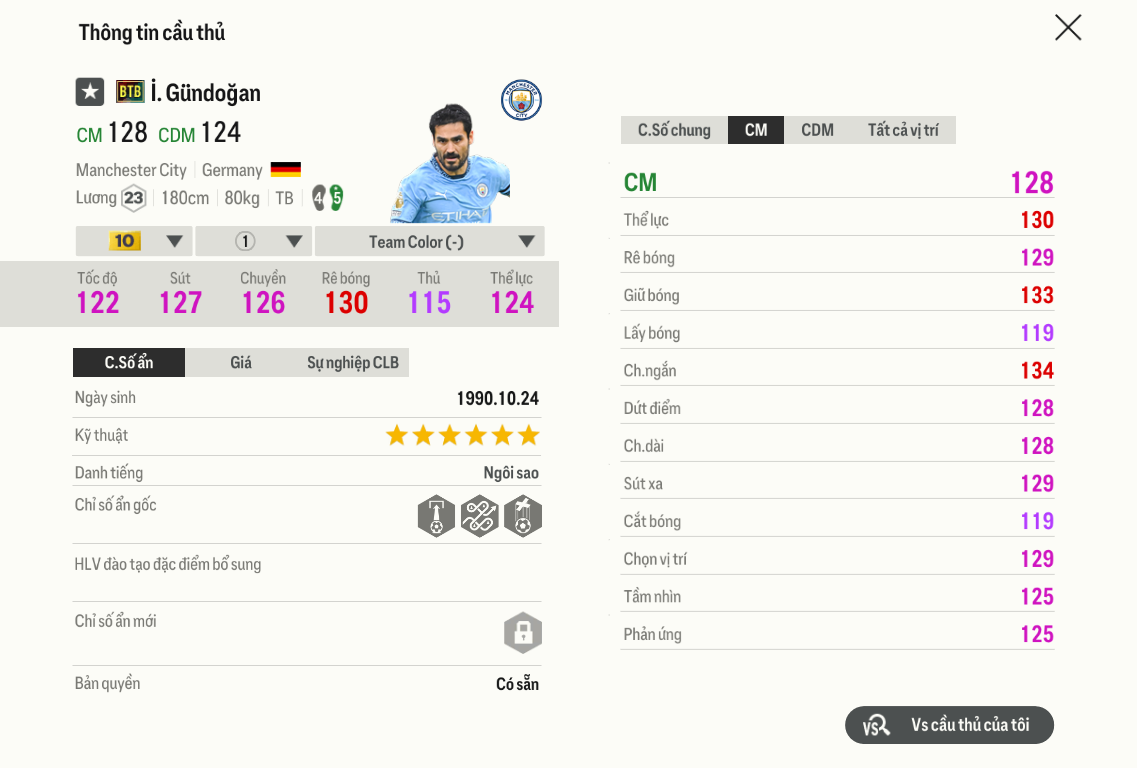Click the locked new hidden trait icon
The image size is (1137, 768).
522,633
